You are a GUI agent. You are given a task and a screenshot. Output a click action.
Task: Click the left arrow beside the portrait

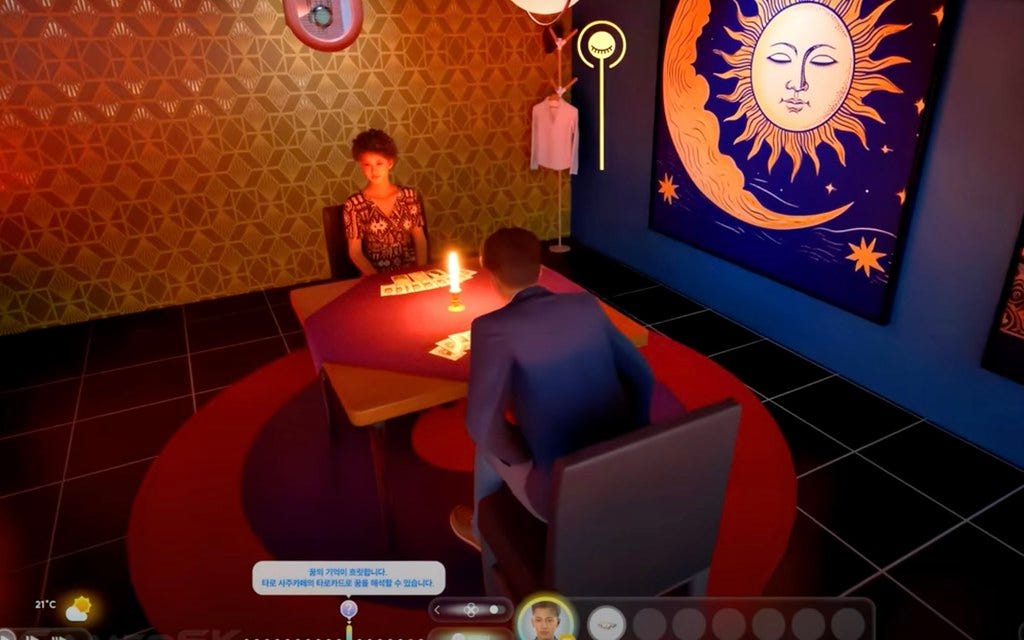[x=437, y=609]
